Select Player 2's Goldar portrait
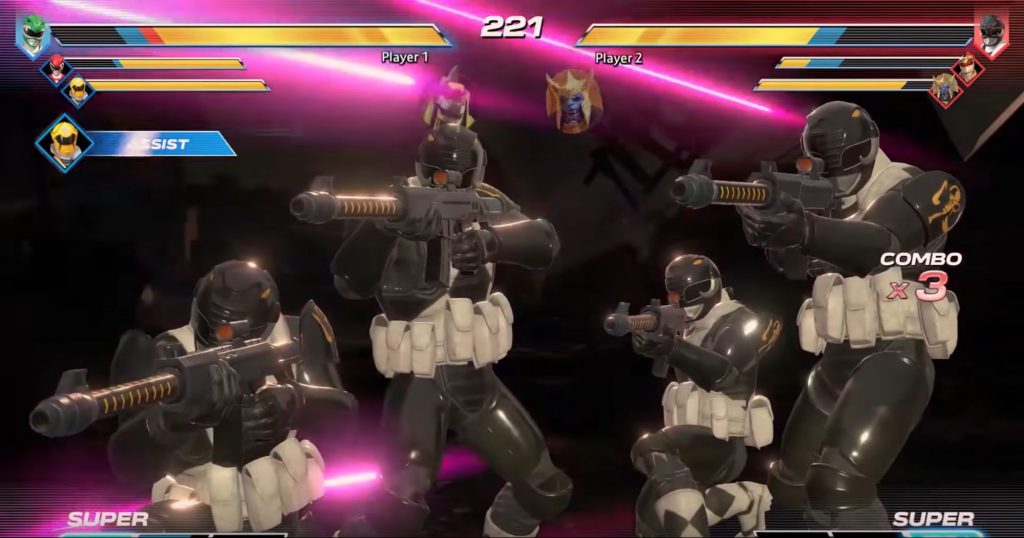 coord(945,89)
